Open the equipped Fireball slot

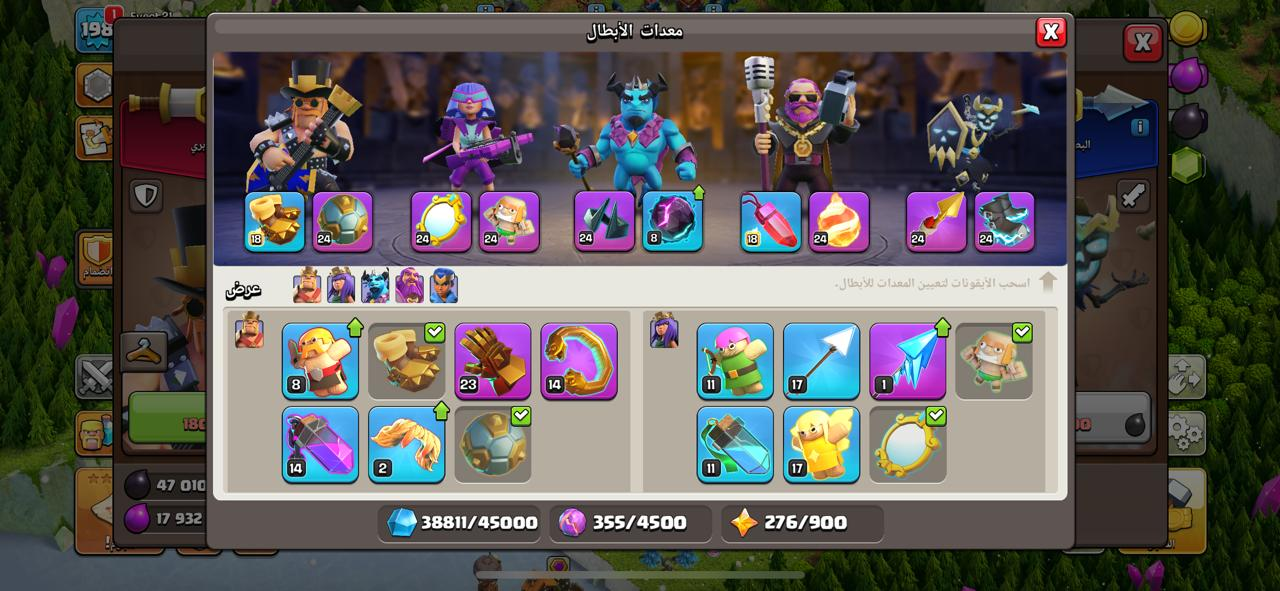838,221
